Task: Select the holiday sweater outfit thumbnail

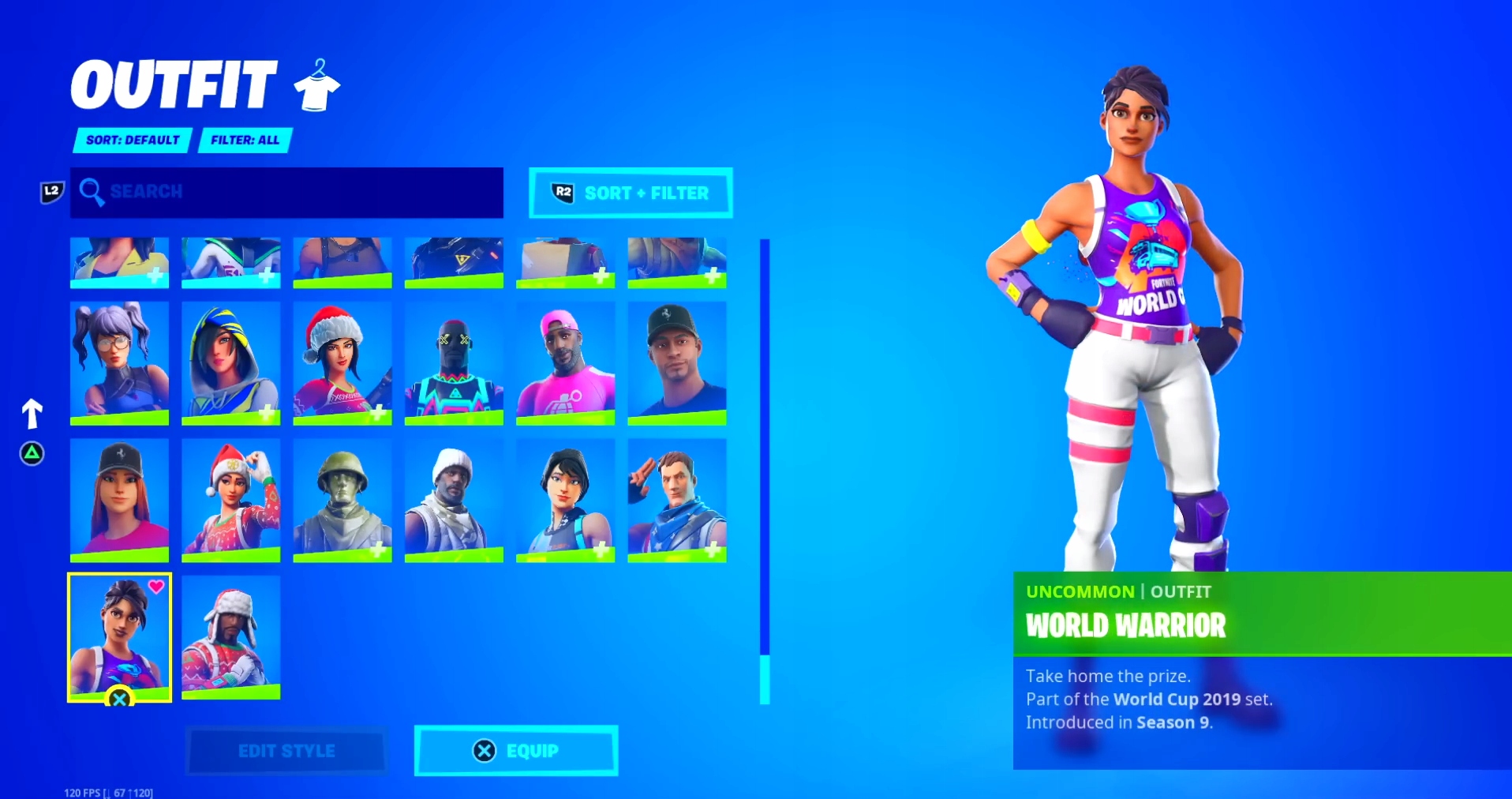Action: click(230, 637)
